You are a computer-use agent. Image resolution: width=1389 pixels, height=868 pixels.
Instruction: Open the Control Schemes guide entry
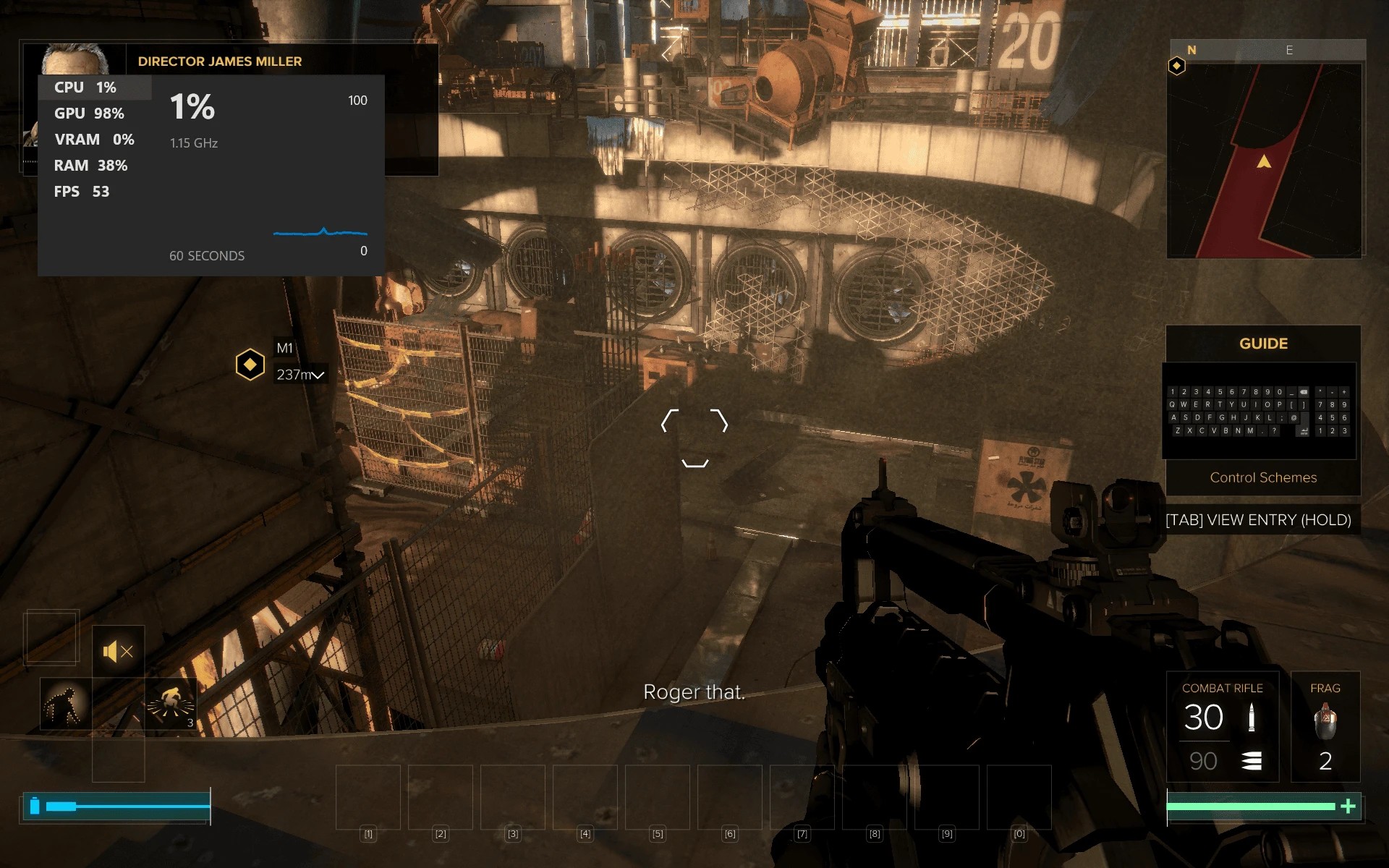coord(1263,477)
